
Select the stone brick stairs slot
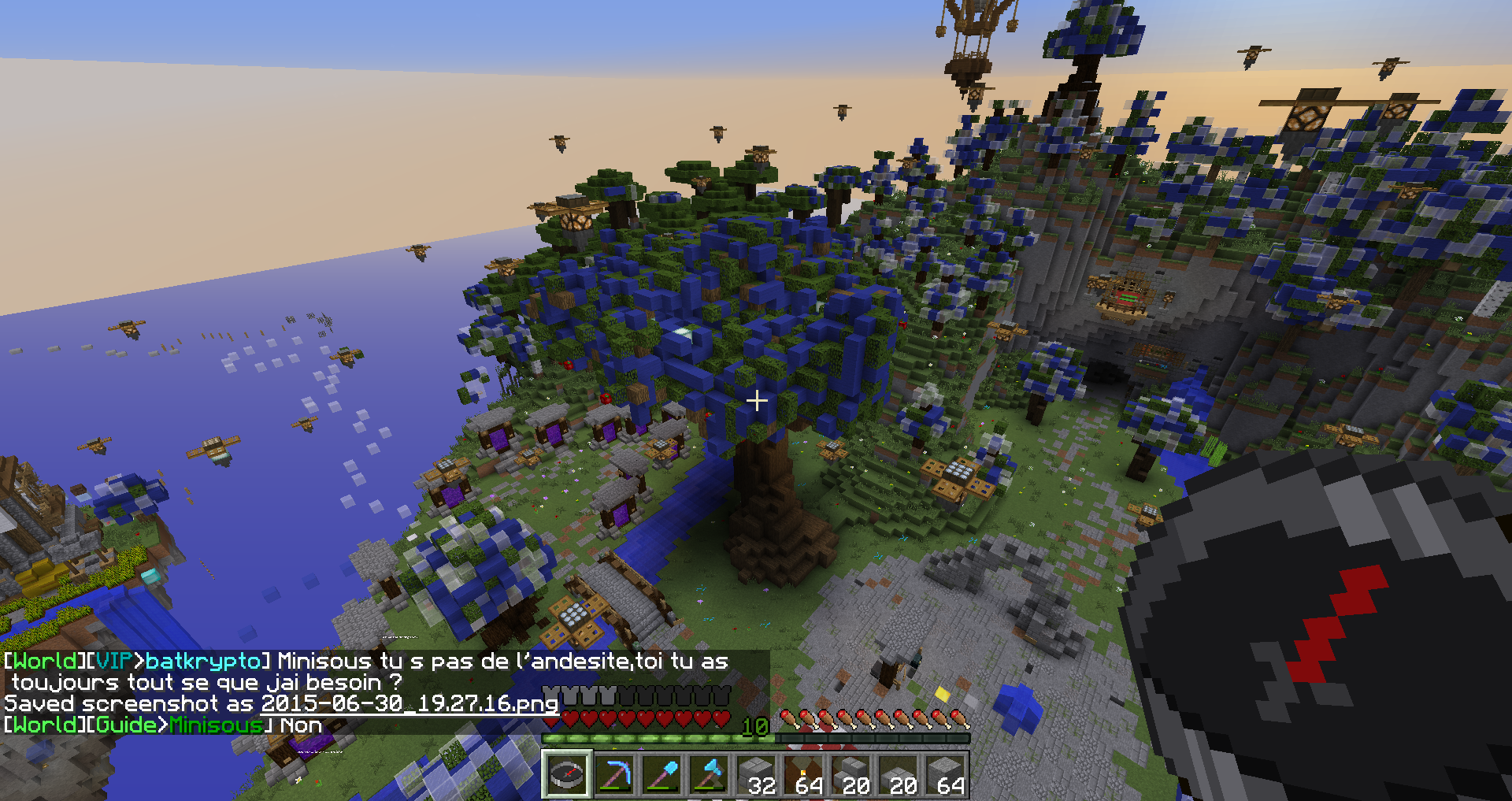coord(850,775)
